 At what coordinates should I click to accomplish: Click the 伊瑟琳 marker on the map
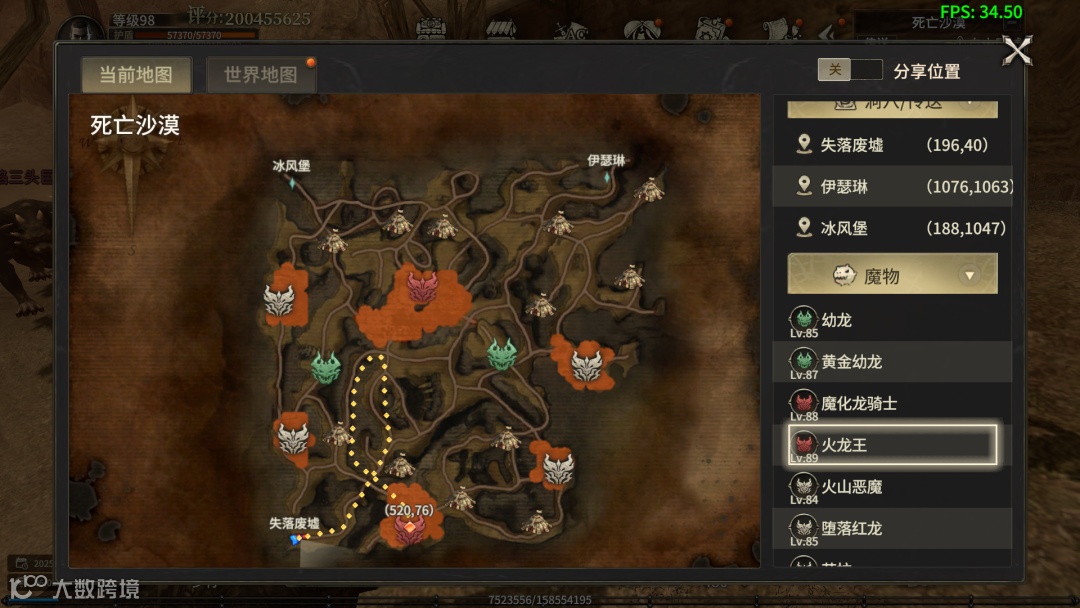tap(606, 174)
